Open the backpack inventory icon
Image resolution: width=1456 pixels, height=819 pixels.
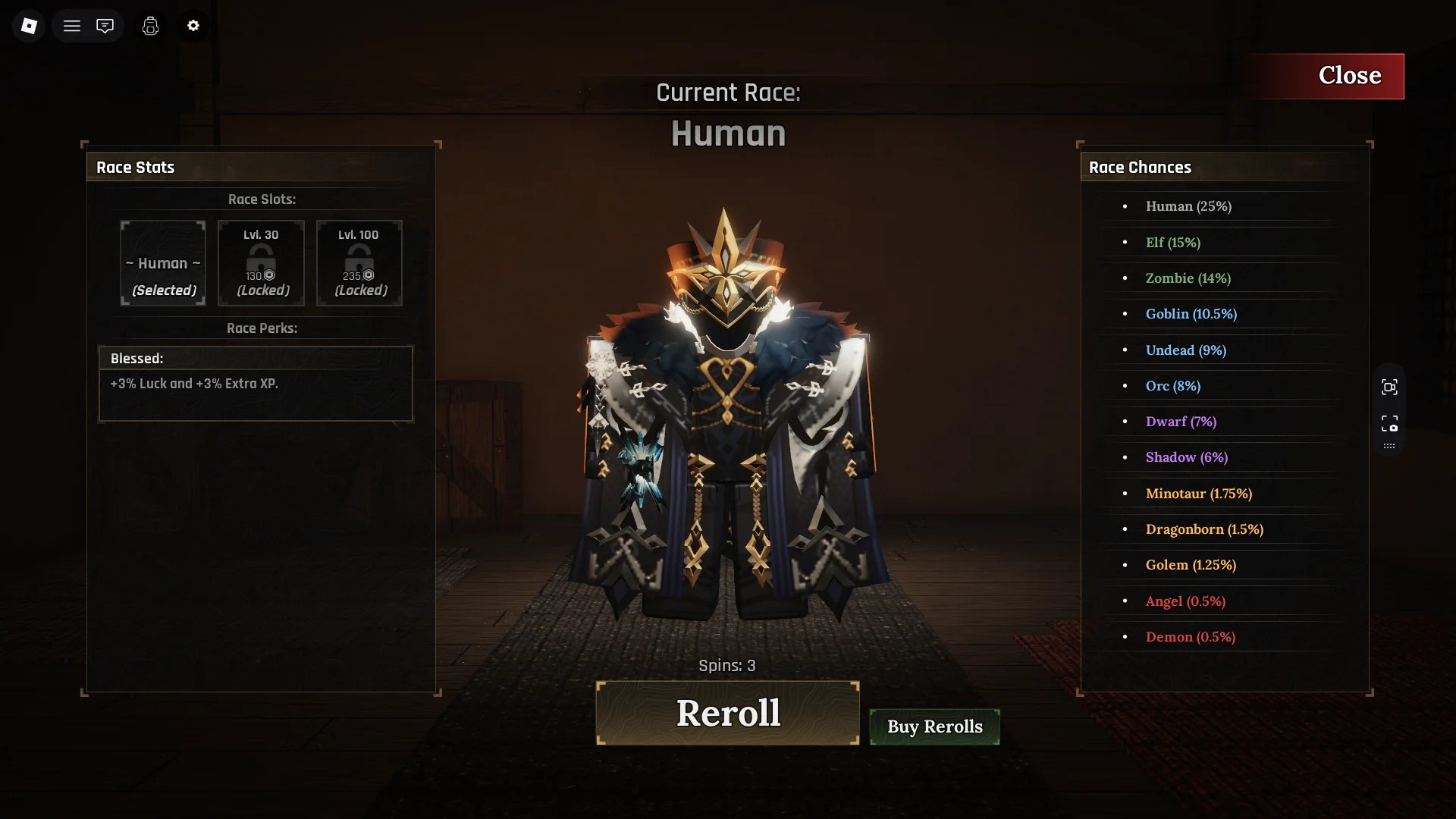pos(150,25)
